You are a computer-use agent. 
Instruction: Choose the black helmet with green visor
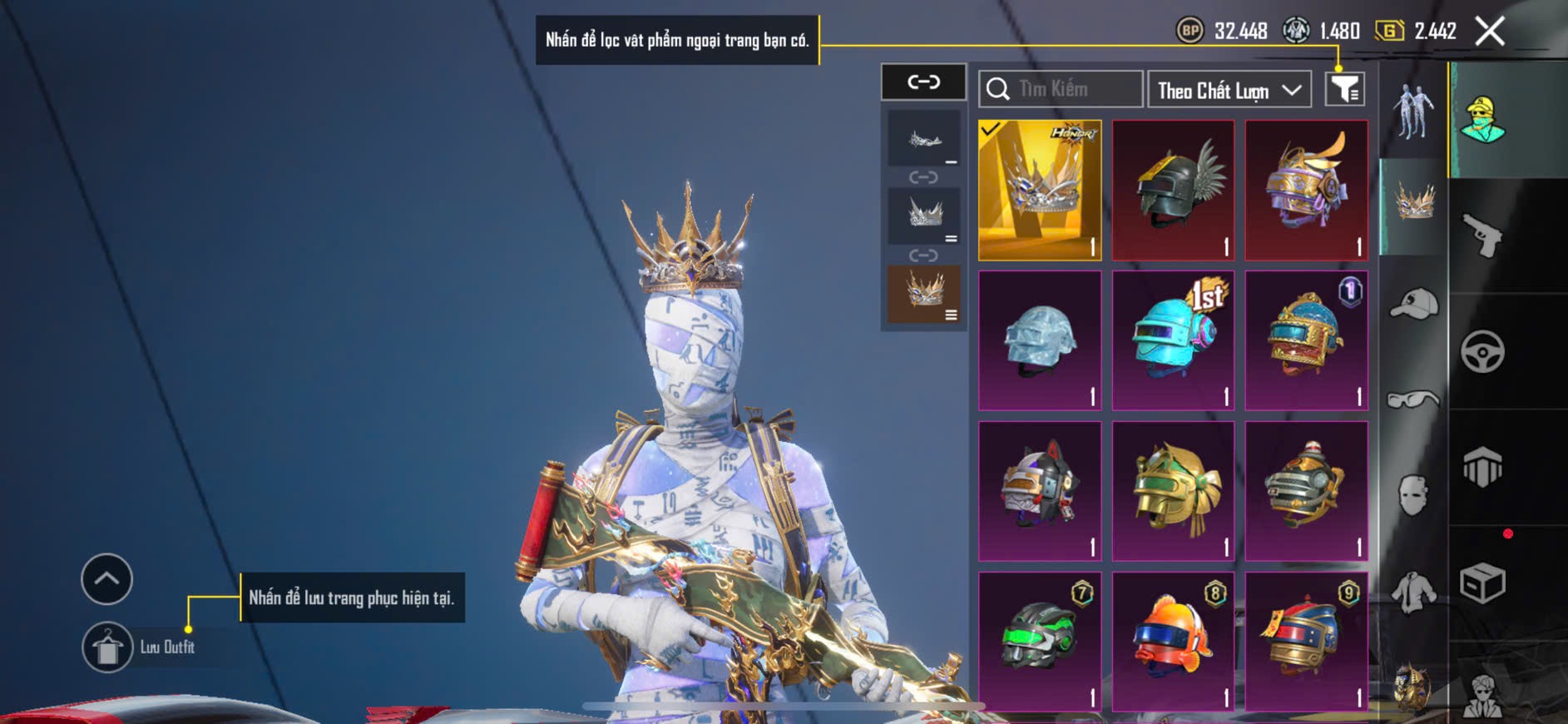click(x=1040, y=641)
